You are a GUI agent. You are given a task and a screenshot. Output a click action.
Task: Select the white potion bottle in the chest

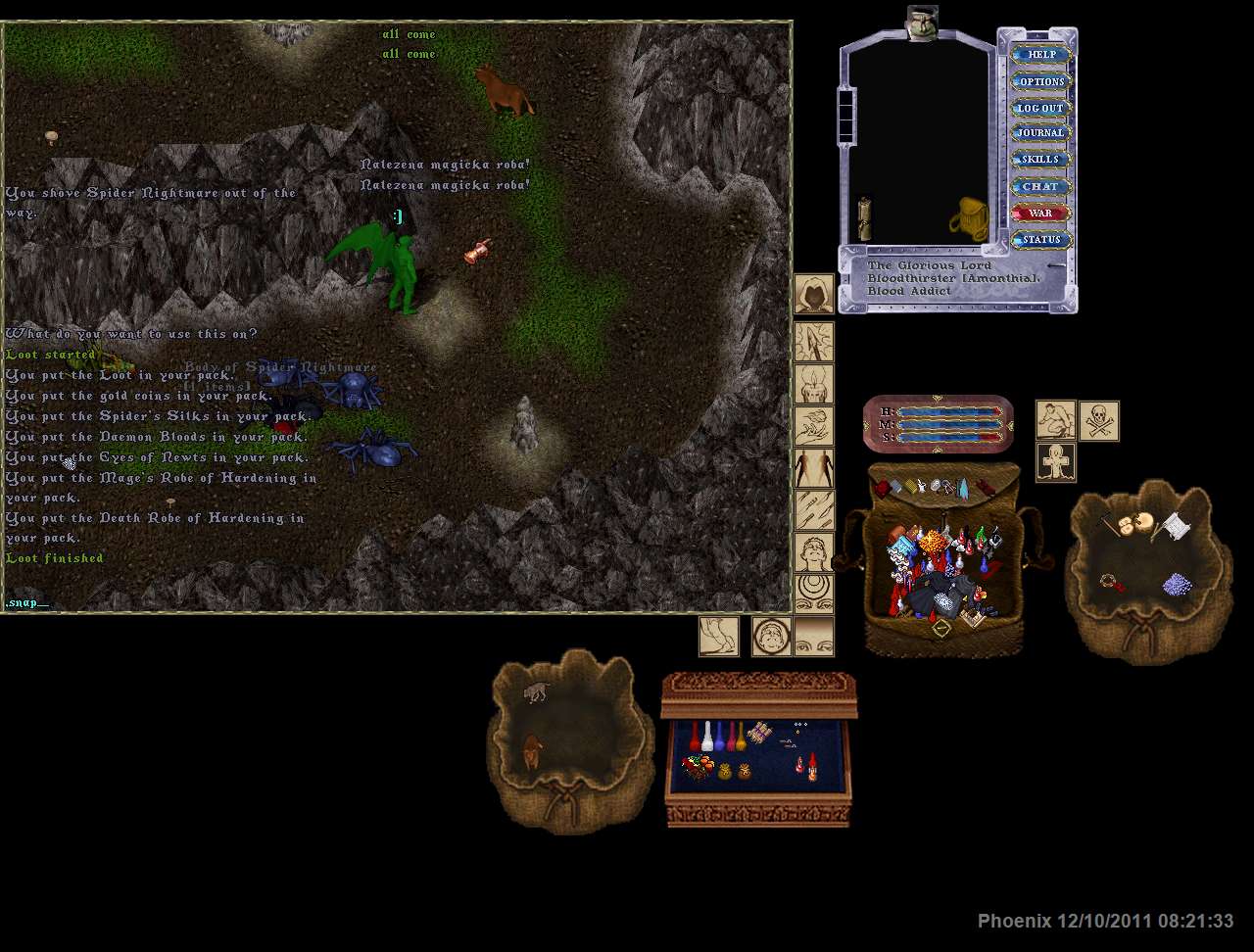point(707,737)
